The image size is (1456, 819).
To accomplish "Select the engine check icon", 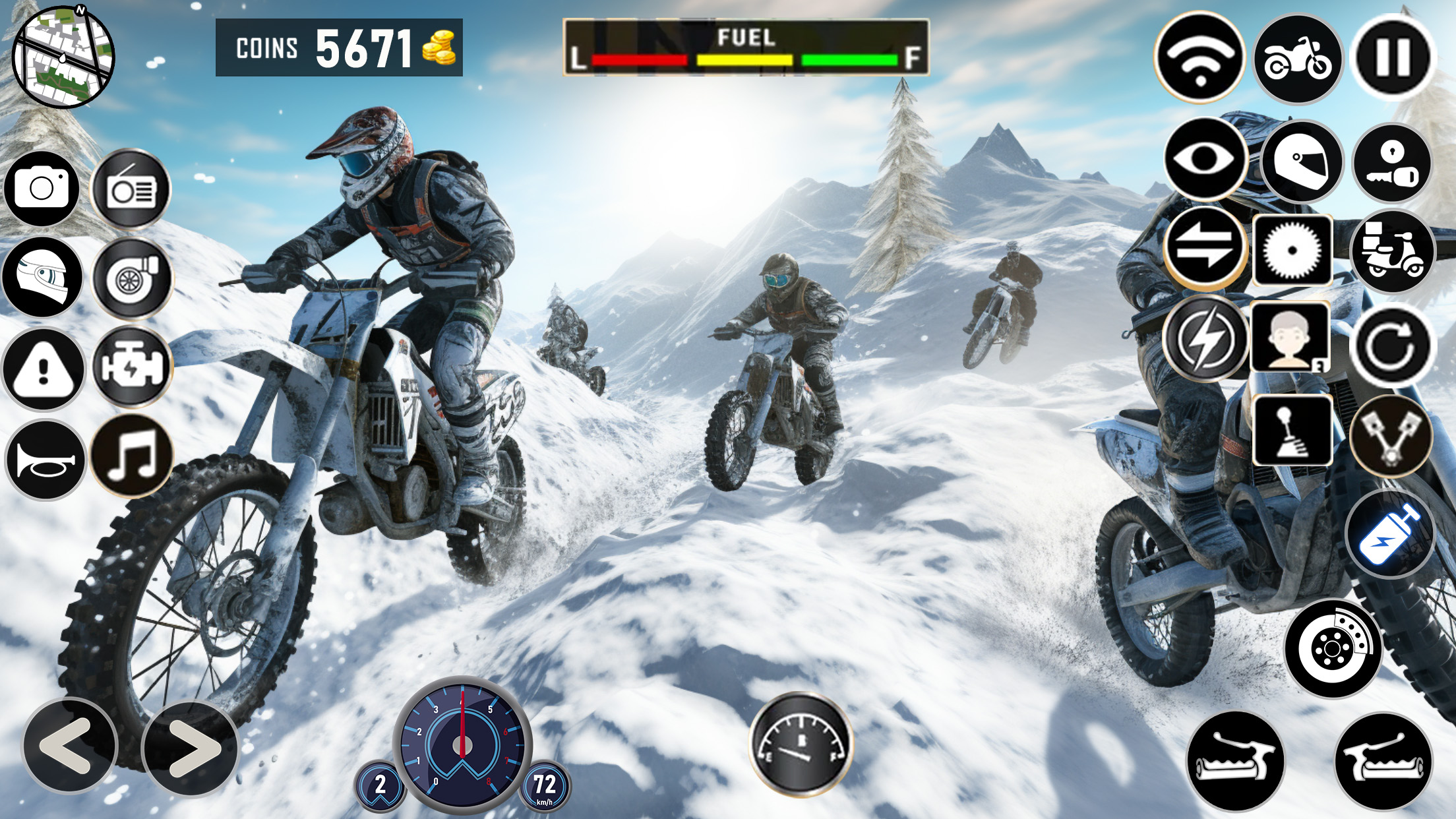I will click(x=131, y=367).
